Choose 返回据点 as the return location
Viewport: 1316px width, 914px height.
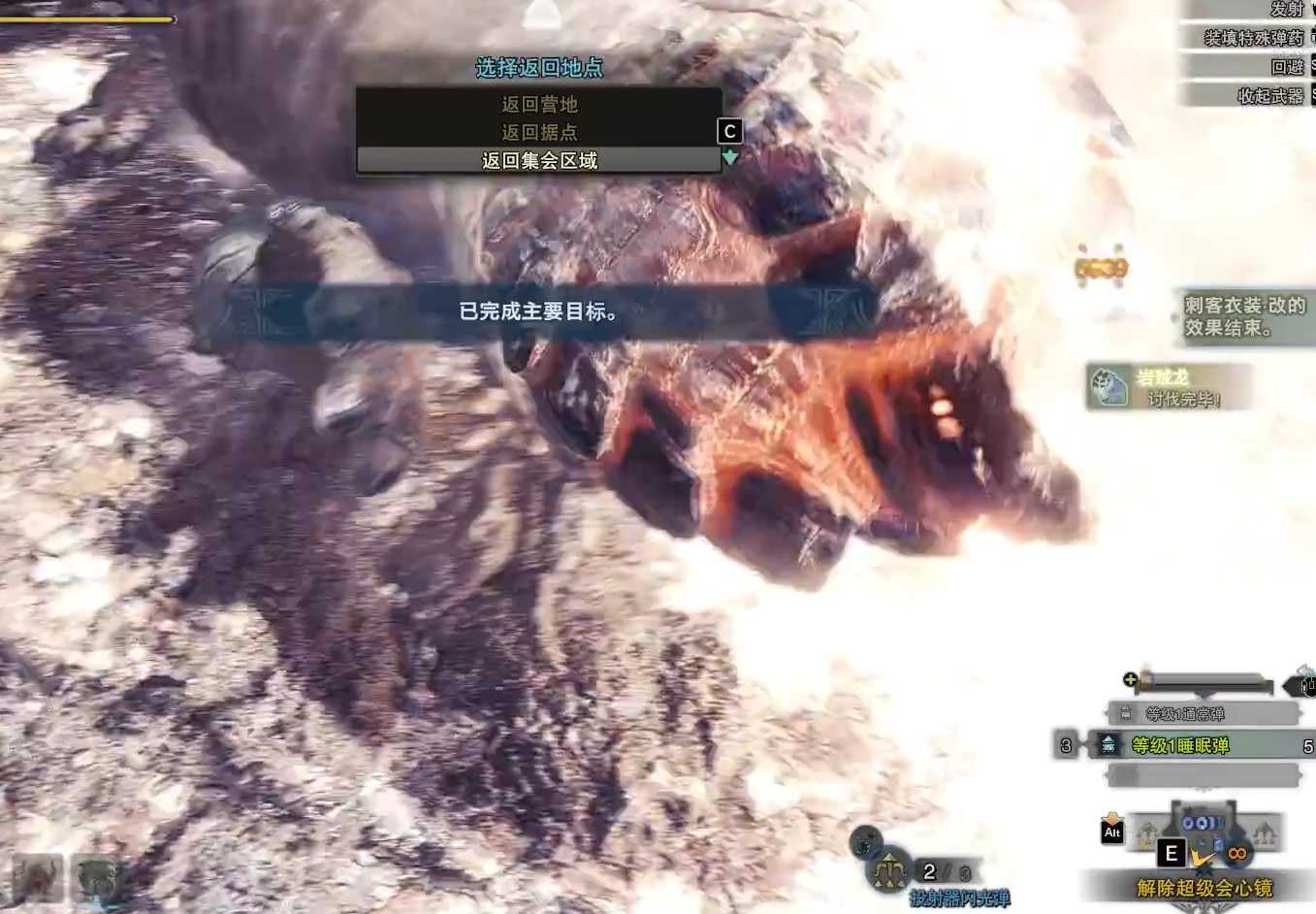539,132
